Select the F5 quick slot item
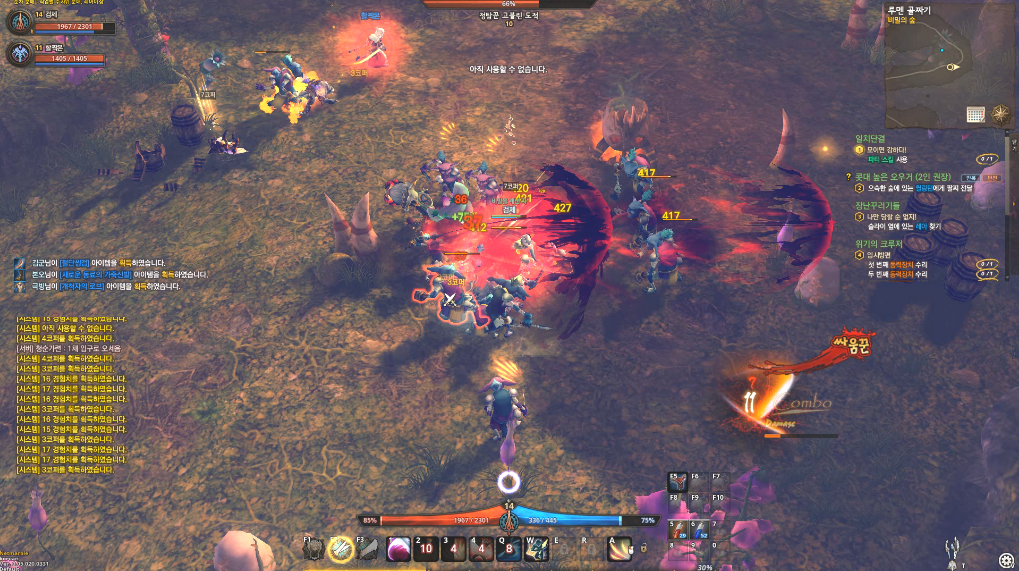 coord(677,483)
